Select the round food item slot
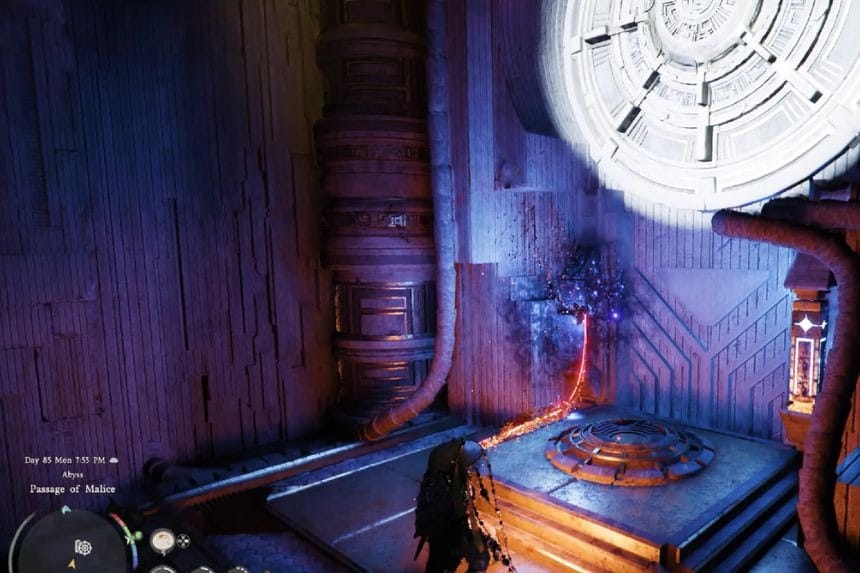Viewport: 860px width, 573px height. pyautogui.click(x=162, y=541)
